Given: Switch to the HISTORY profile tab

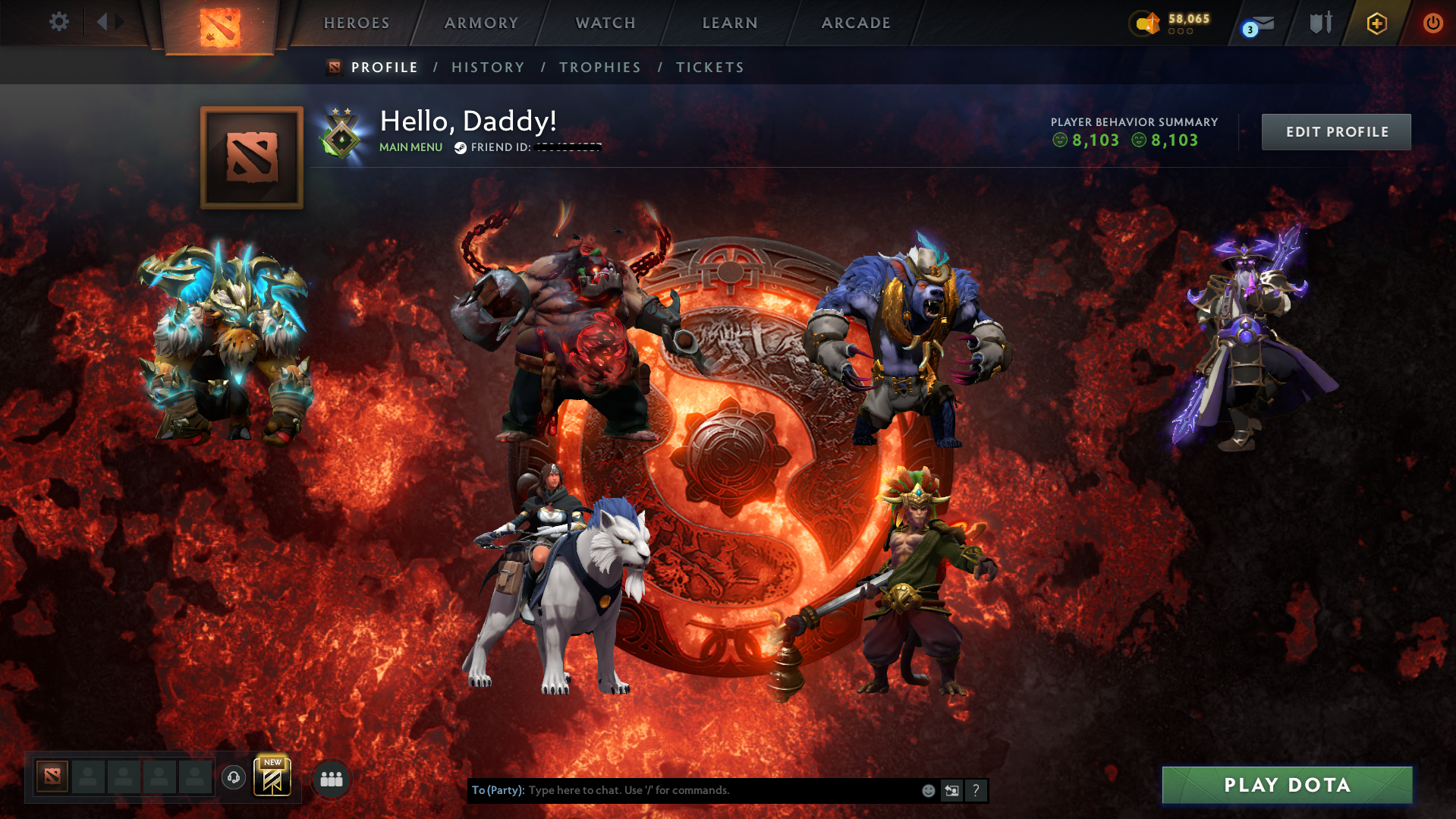Looking at the screenshot, I should coord(488,67).
